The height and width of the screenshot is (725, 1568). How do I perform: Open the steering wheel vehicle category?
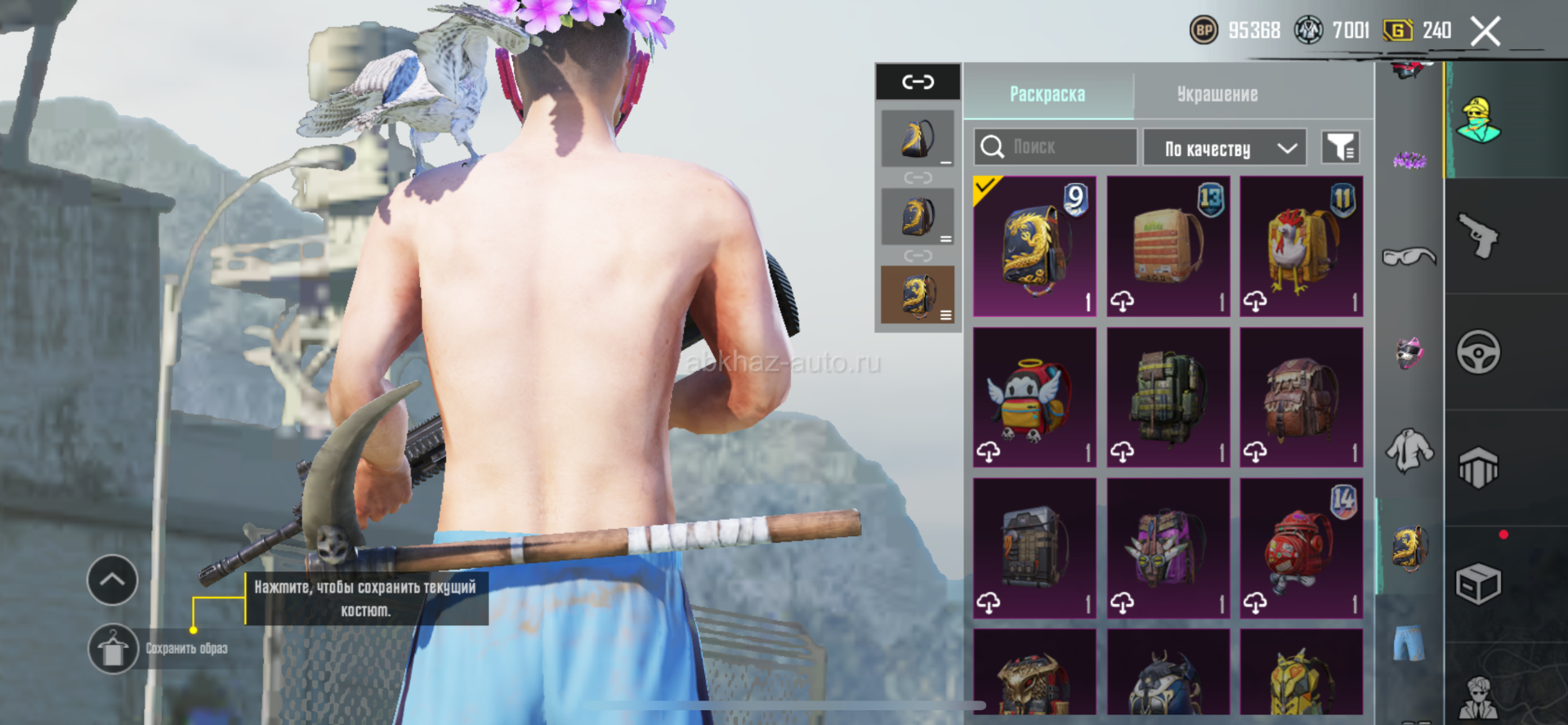click(x=1478, y=352)
